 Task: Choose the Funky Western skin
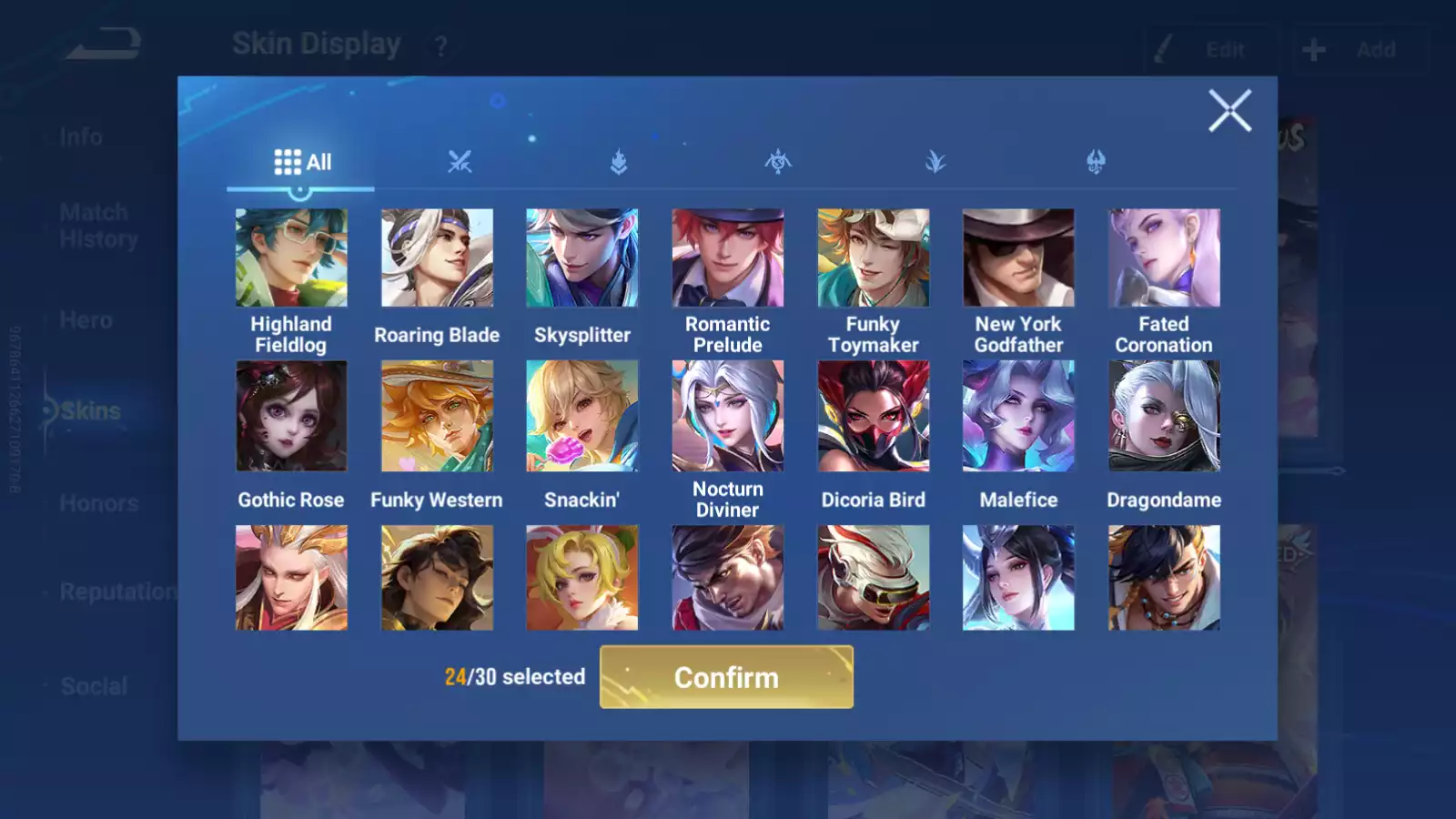pyautogui.click(x=437, y=416)
